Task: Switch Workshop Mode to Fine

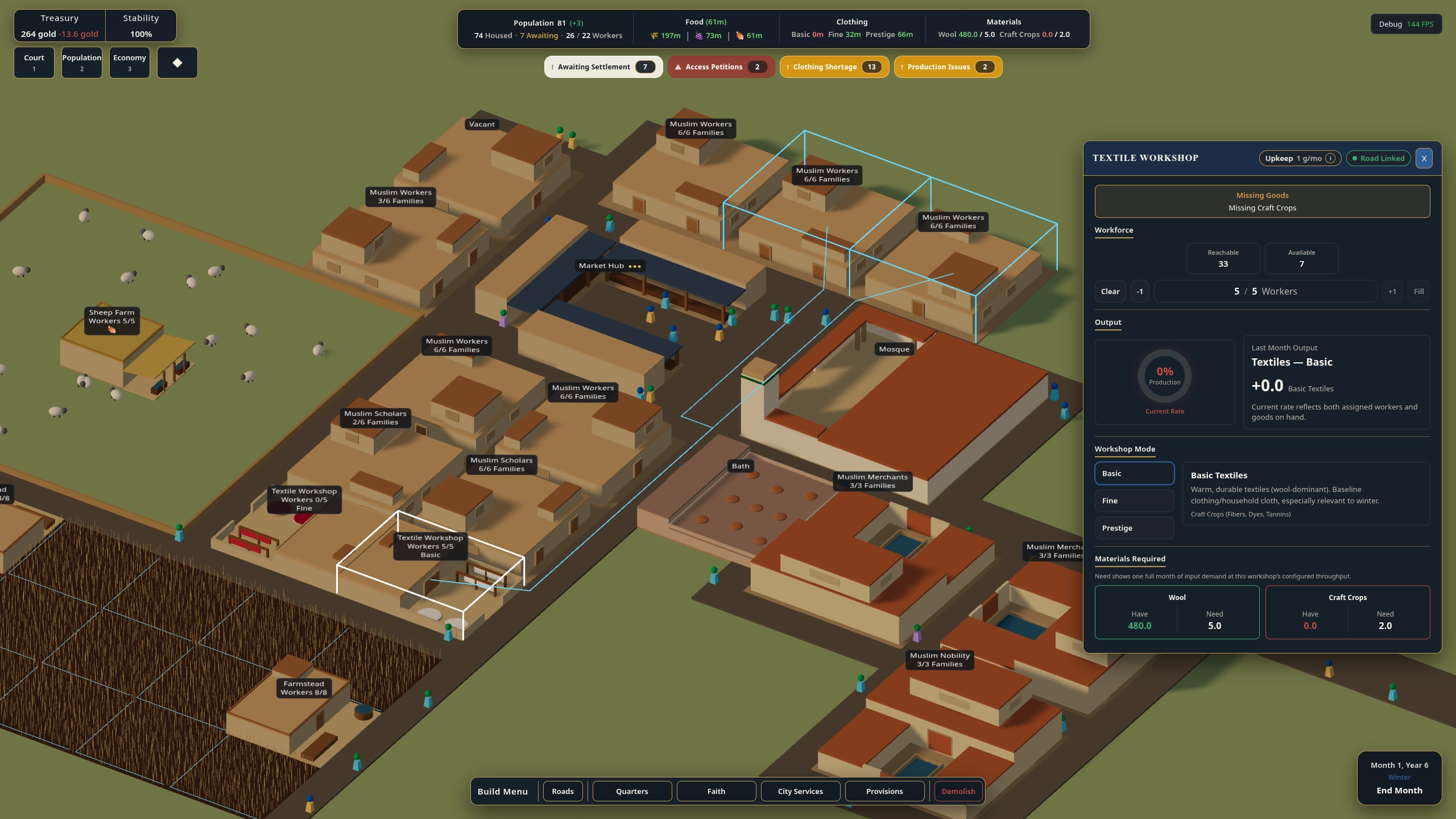Action: [x=1134, y=500]
